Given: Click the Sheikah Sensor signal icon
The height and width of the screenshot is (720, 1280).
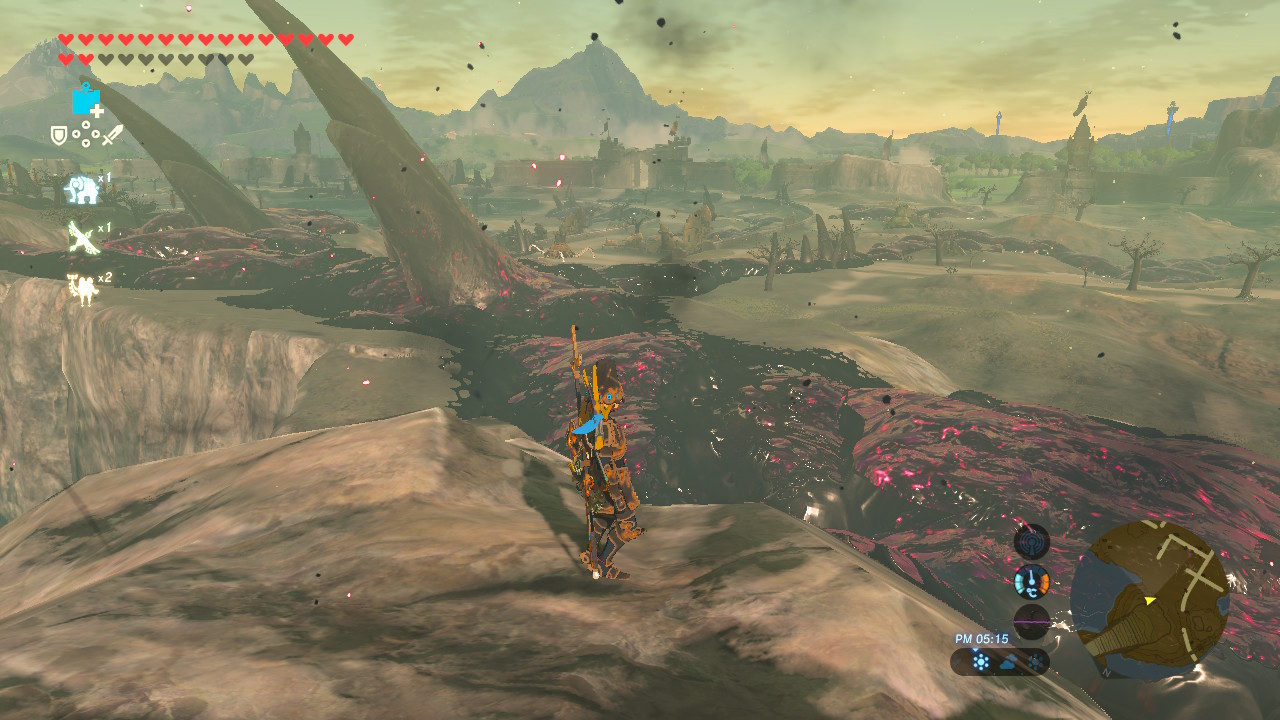Looking at the screenshot, I should 1032,540.
